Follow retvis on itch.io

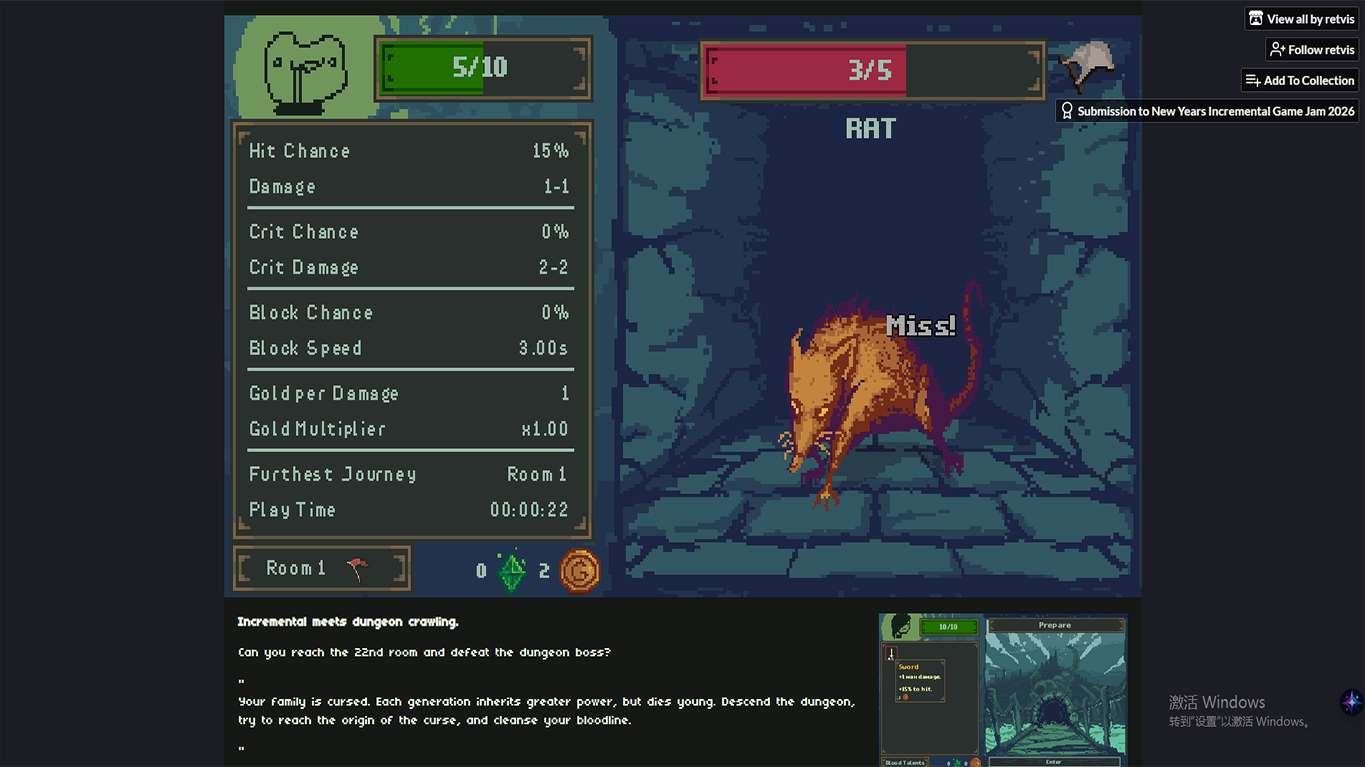[x=1311, y=50]
